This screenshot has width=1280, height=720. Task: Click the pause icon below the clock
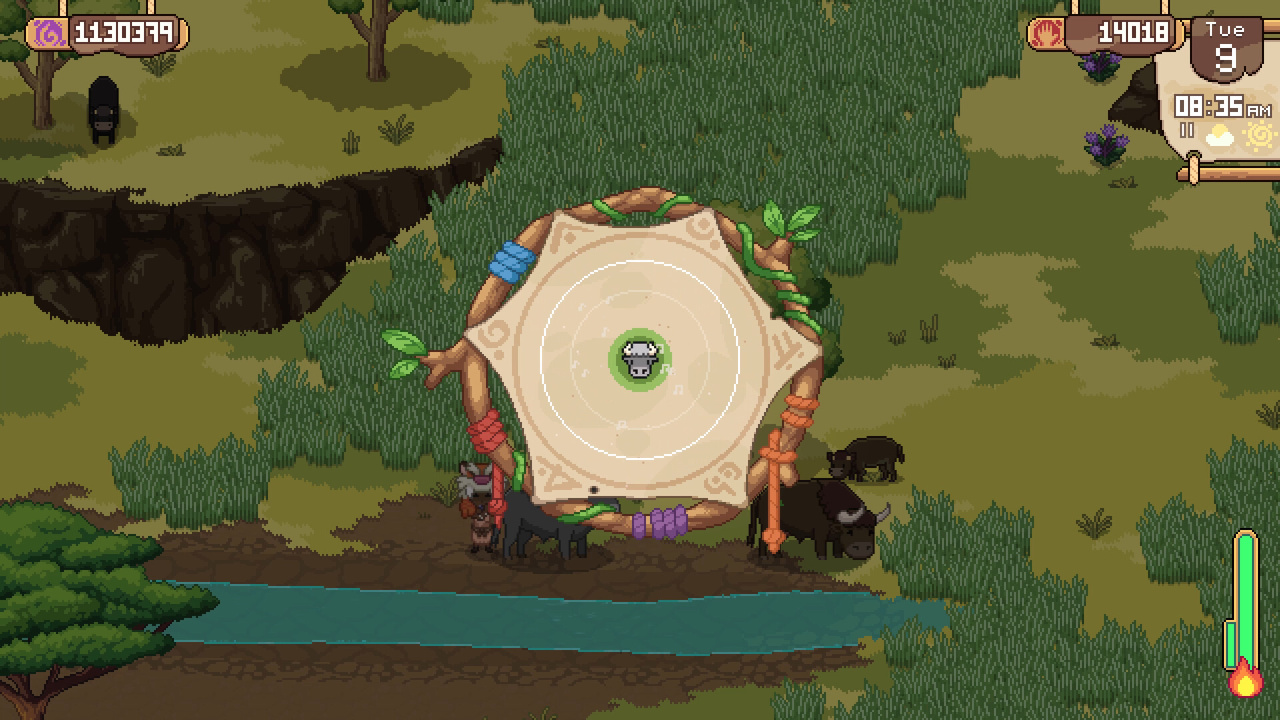(1187, 131)
